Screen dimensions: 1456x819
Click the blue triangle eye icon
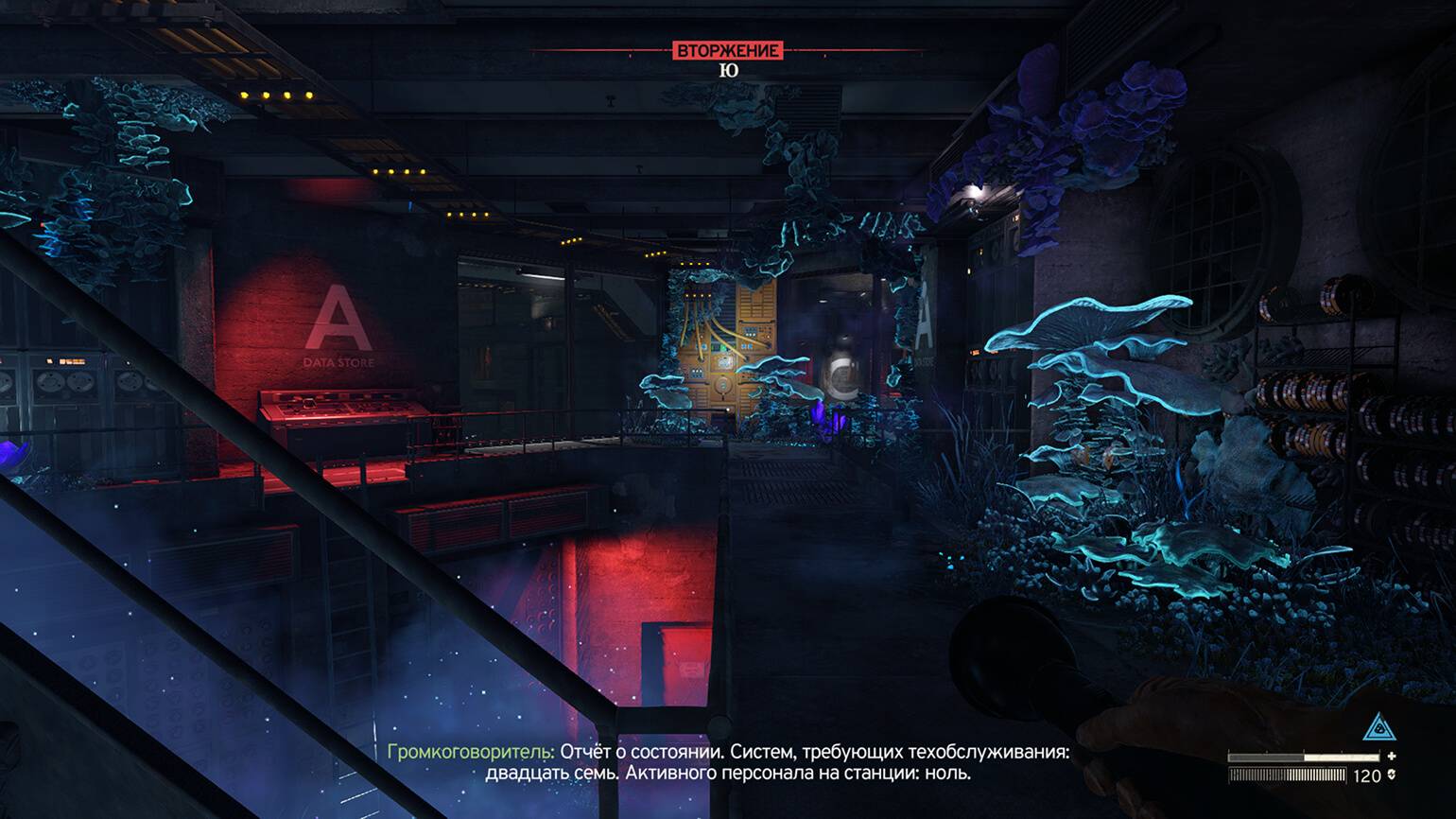point(1379,728)
